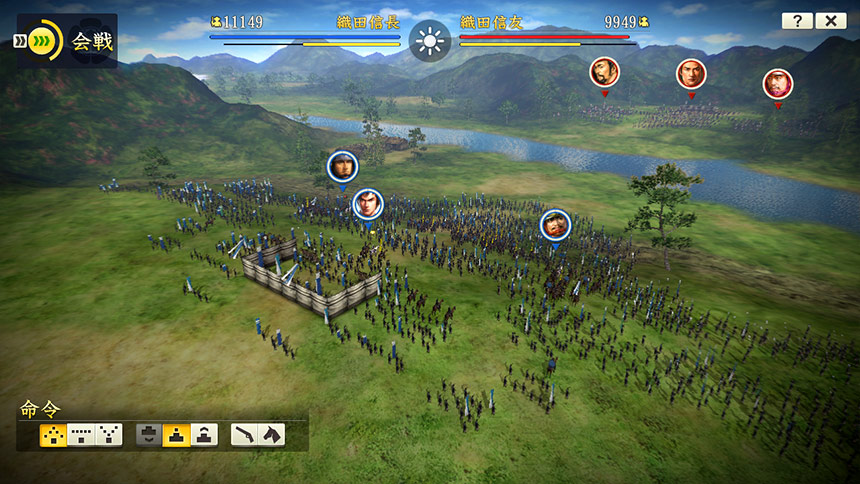Viewport: 860px width, 484px height.
Task: Select the highlighted hold-position stance button
Action: tap(177, 434)
